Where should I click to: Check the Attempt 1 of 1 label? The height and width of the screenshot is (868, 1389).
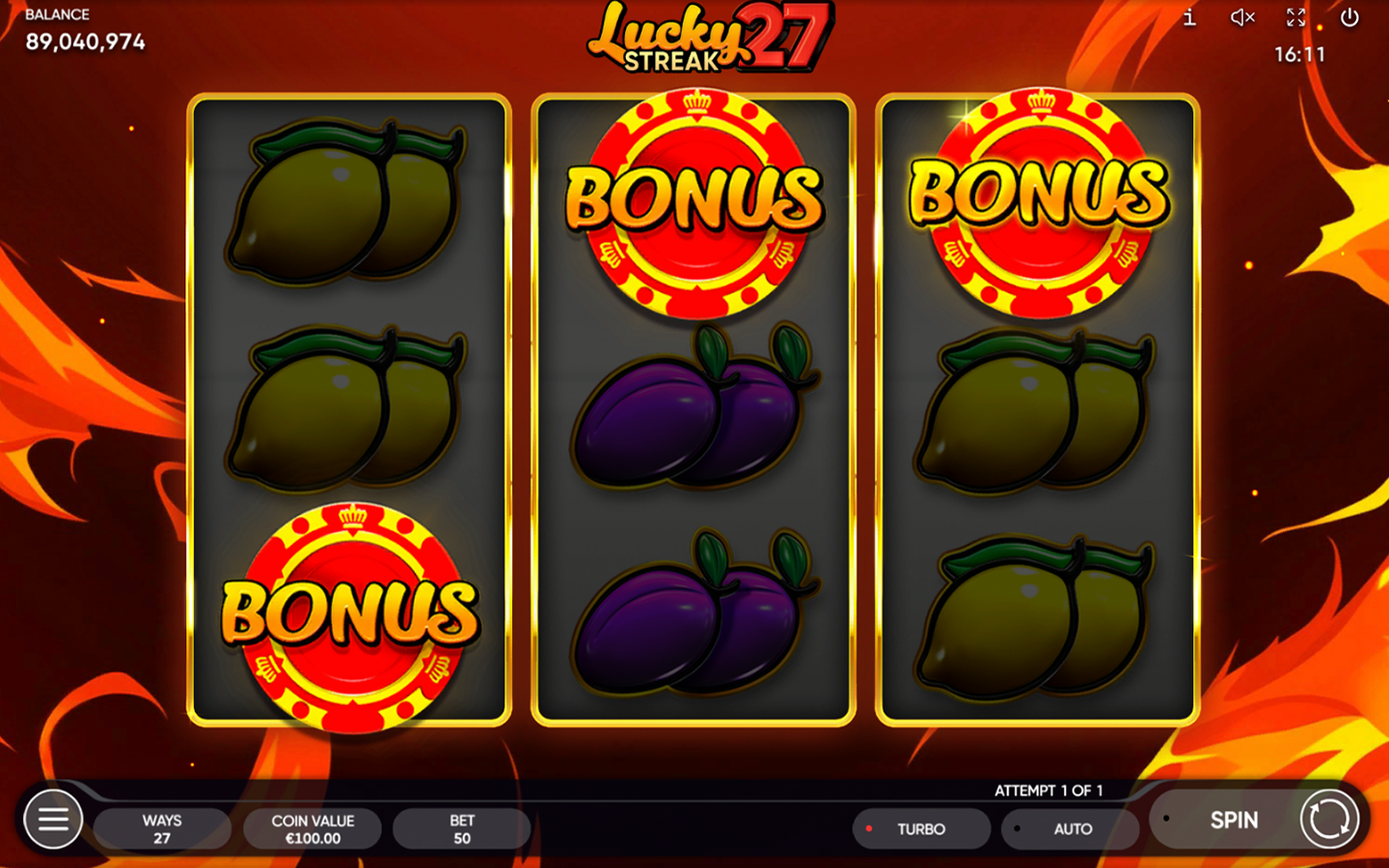[1049, 789]
